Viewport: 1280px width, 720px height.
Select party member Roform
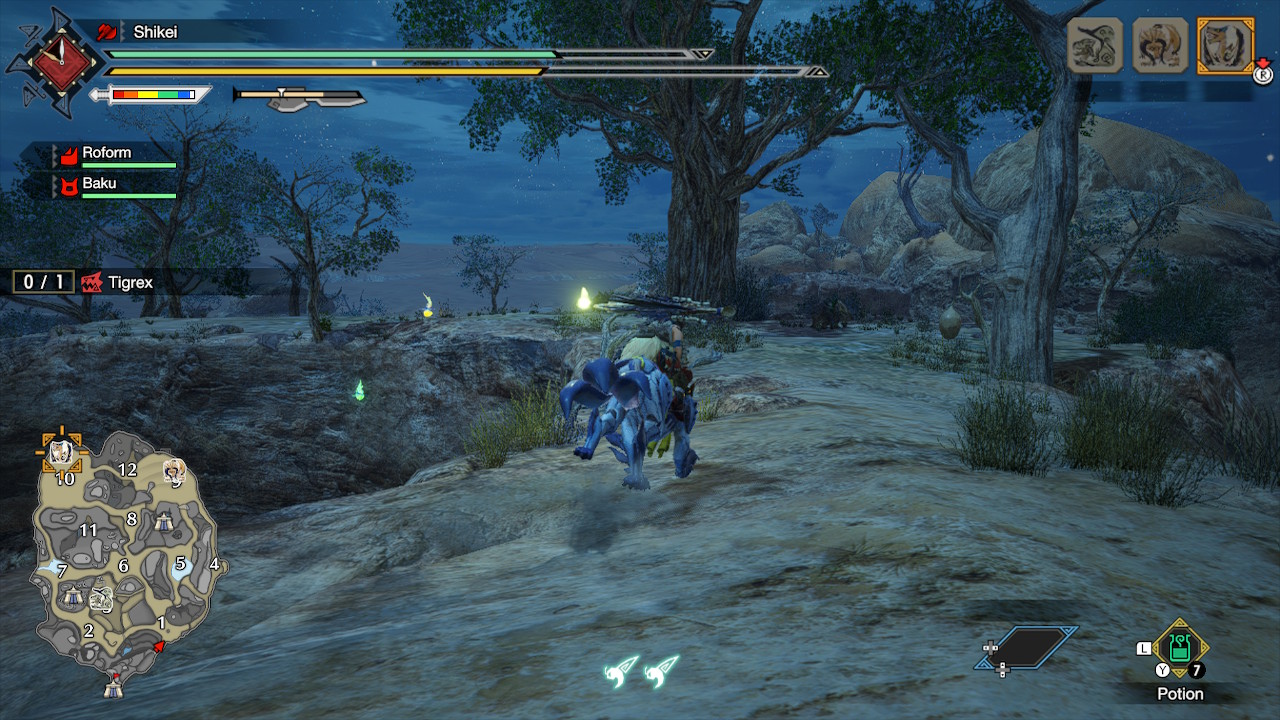[106, 153]
